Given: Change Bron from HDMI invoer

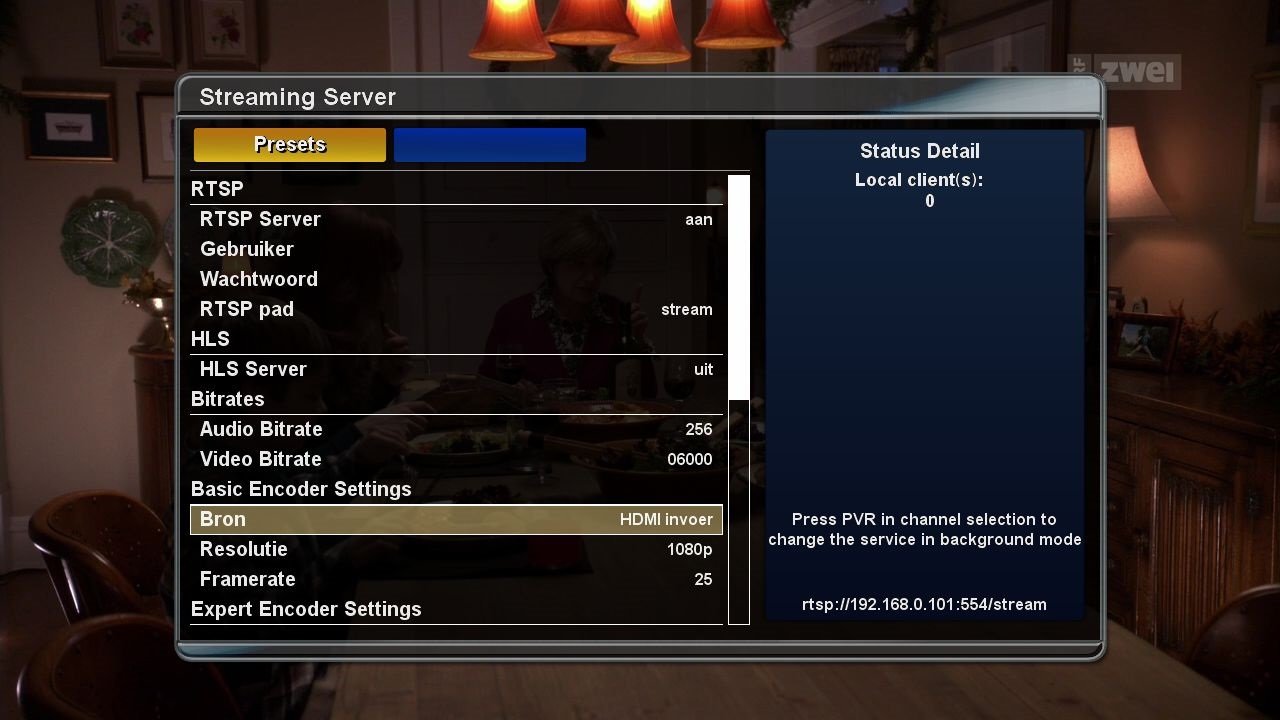Looking at the screenshot, I should point(456,519).
